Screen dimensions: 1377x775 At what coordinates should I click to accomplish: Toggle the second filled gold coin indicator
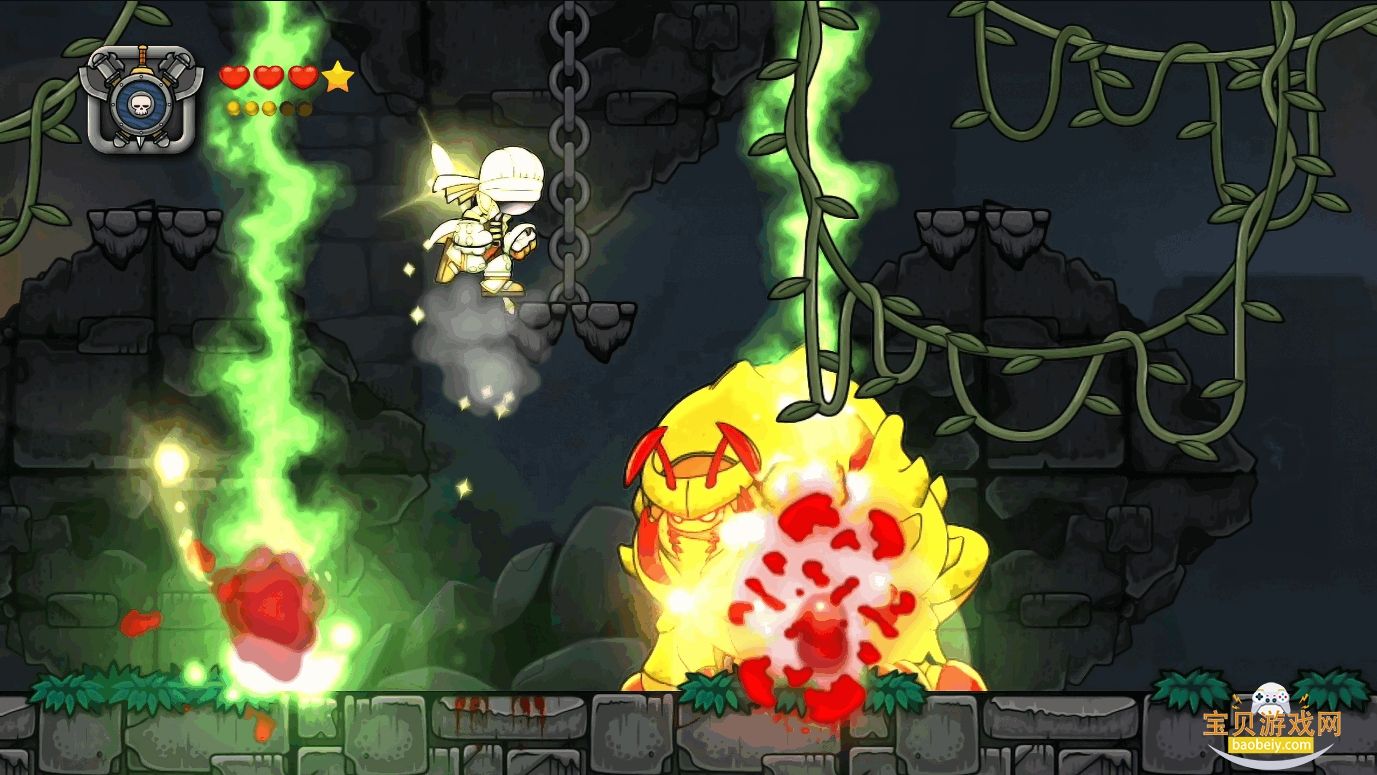point(250,107)
